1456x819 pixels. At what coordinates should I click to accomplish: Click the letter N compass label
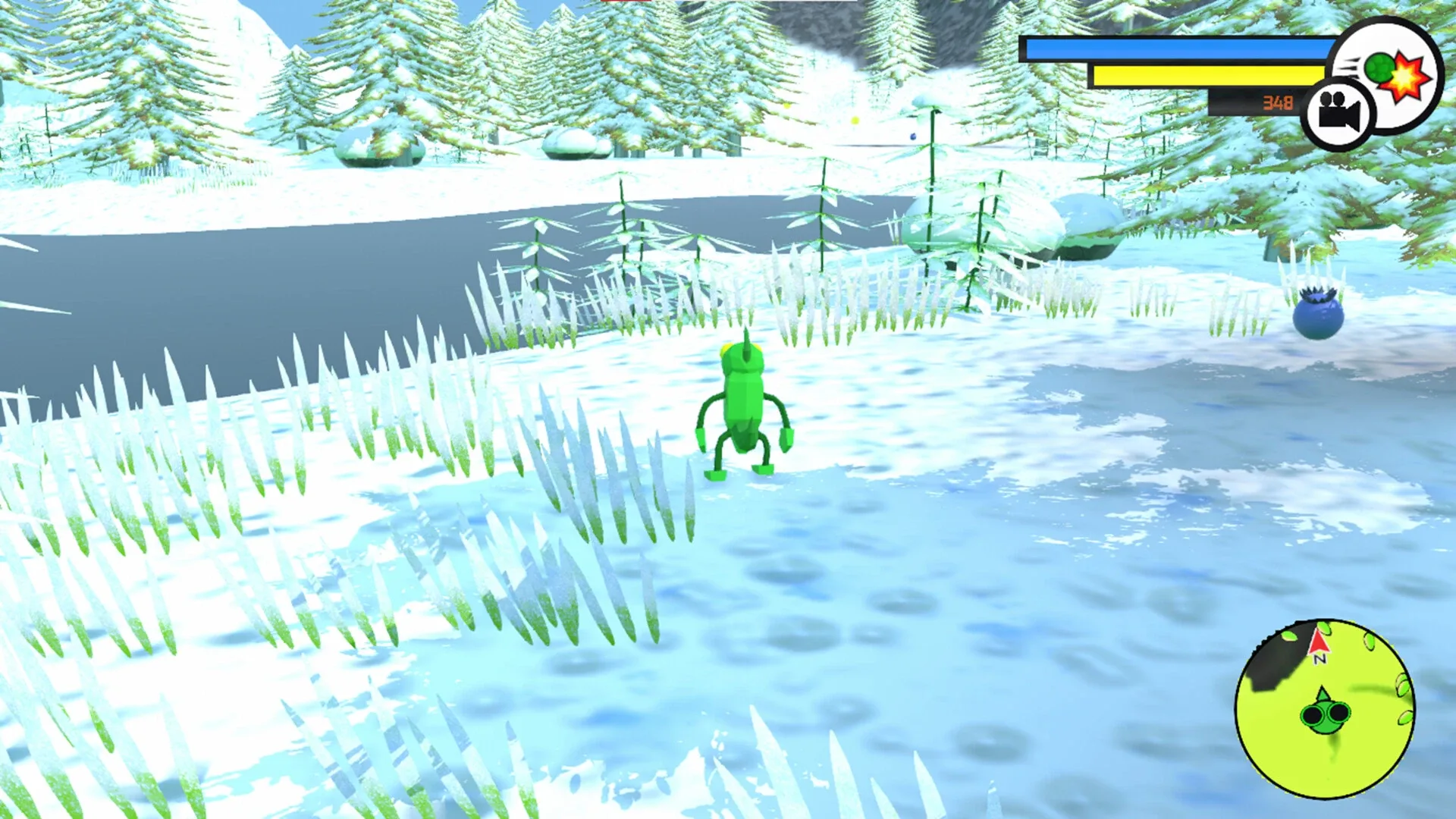1319,658
